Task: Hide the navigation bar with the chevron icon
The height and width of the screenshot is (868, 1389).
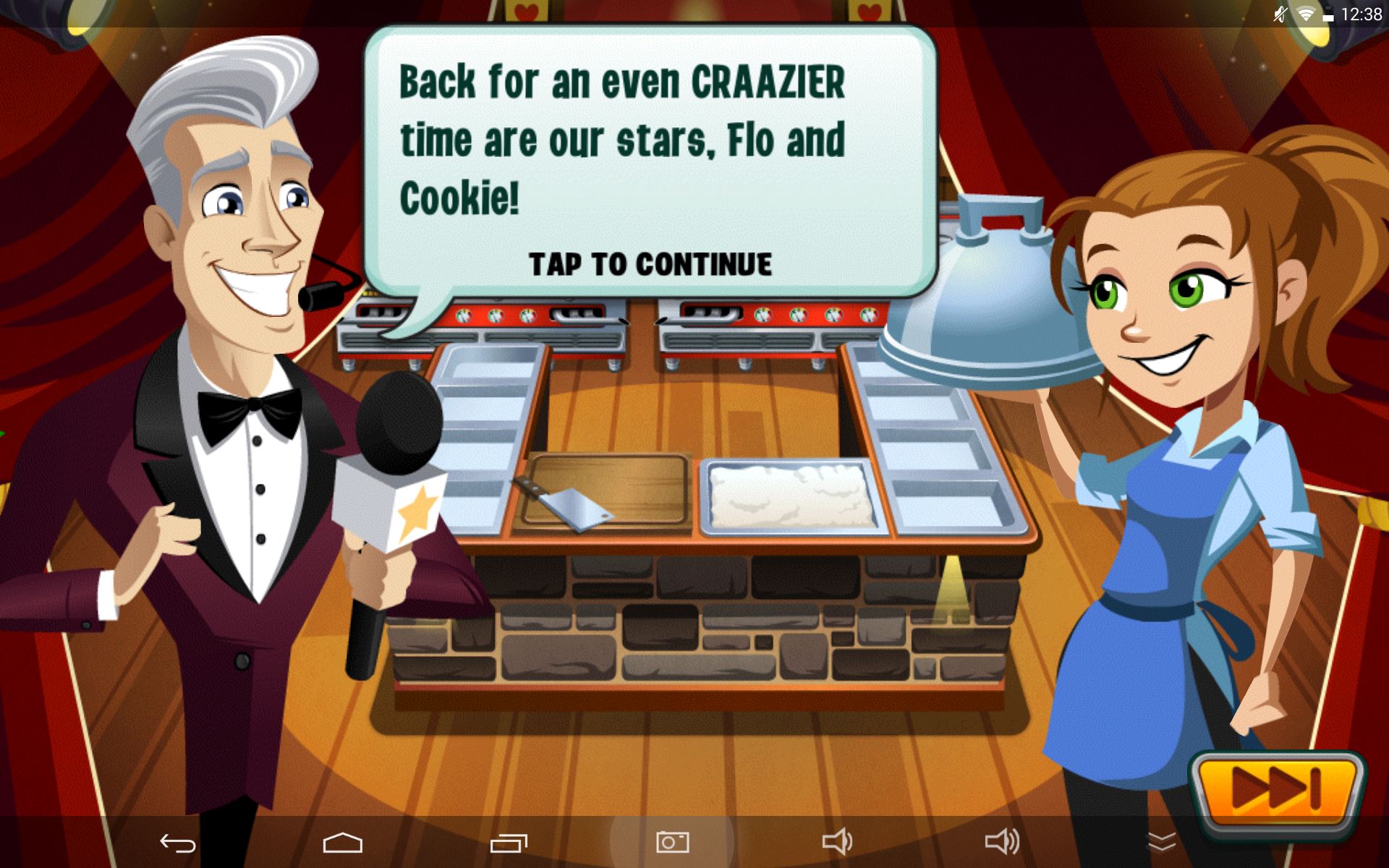Action: pyautogui.click(x=1162, y=842)
